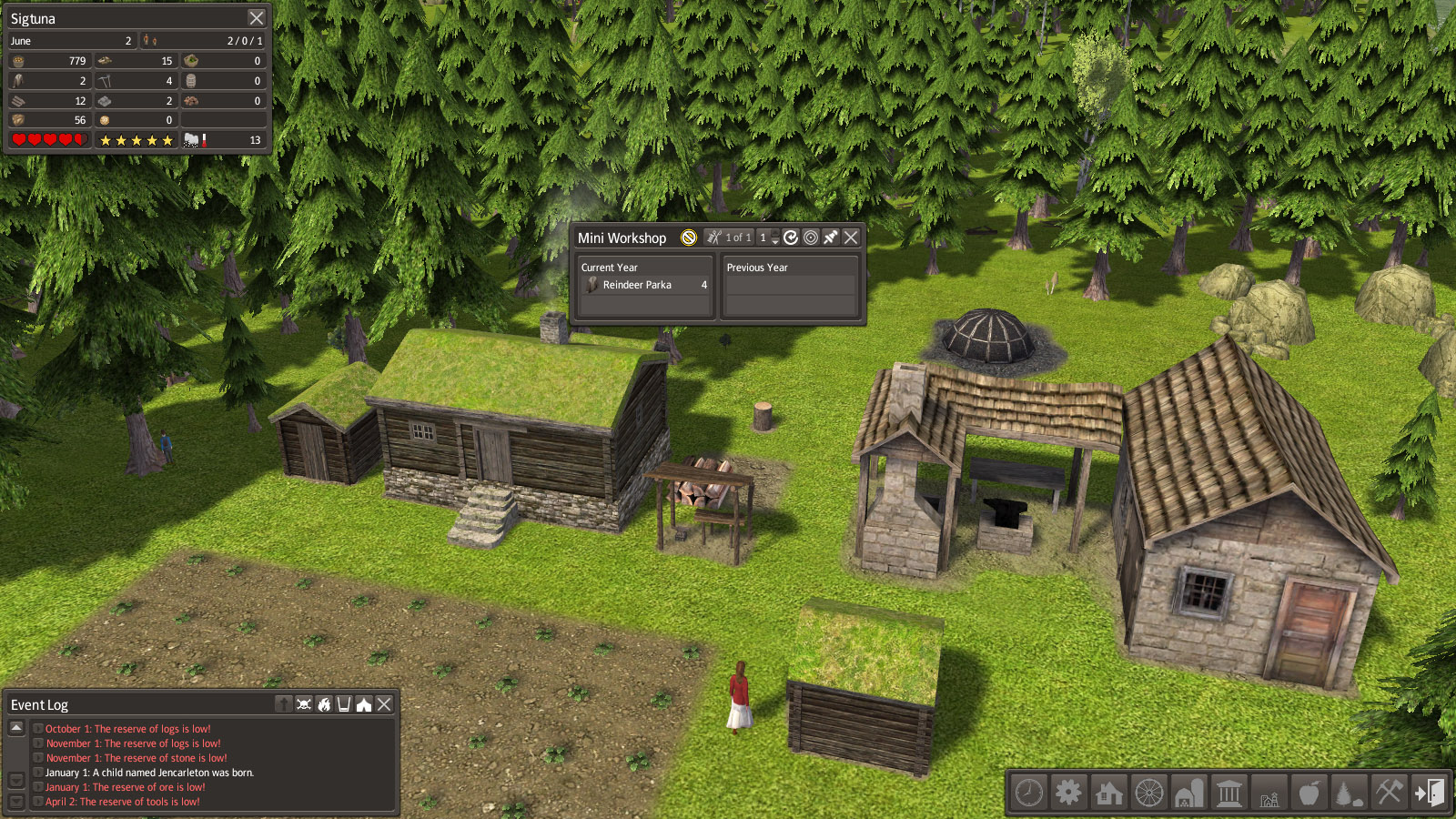1456x819 pixels.
Task: Toggle the skull and crossbones event filter
Action: (304, 704)
